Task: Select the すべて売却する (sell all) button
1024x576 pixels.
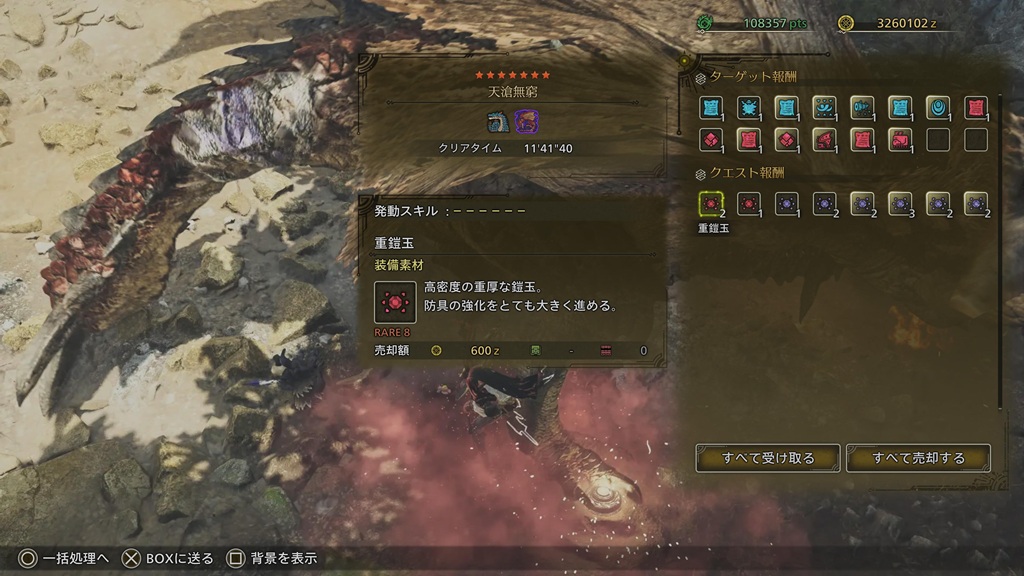Action: tap(918, 458)
